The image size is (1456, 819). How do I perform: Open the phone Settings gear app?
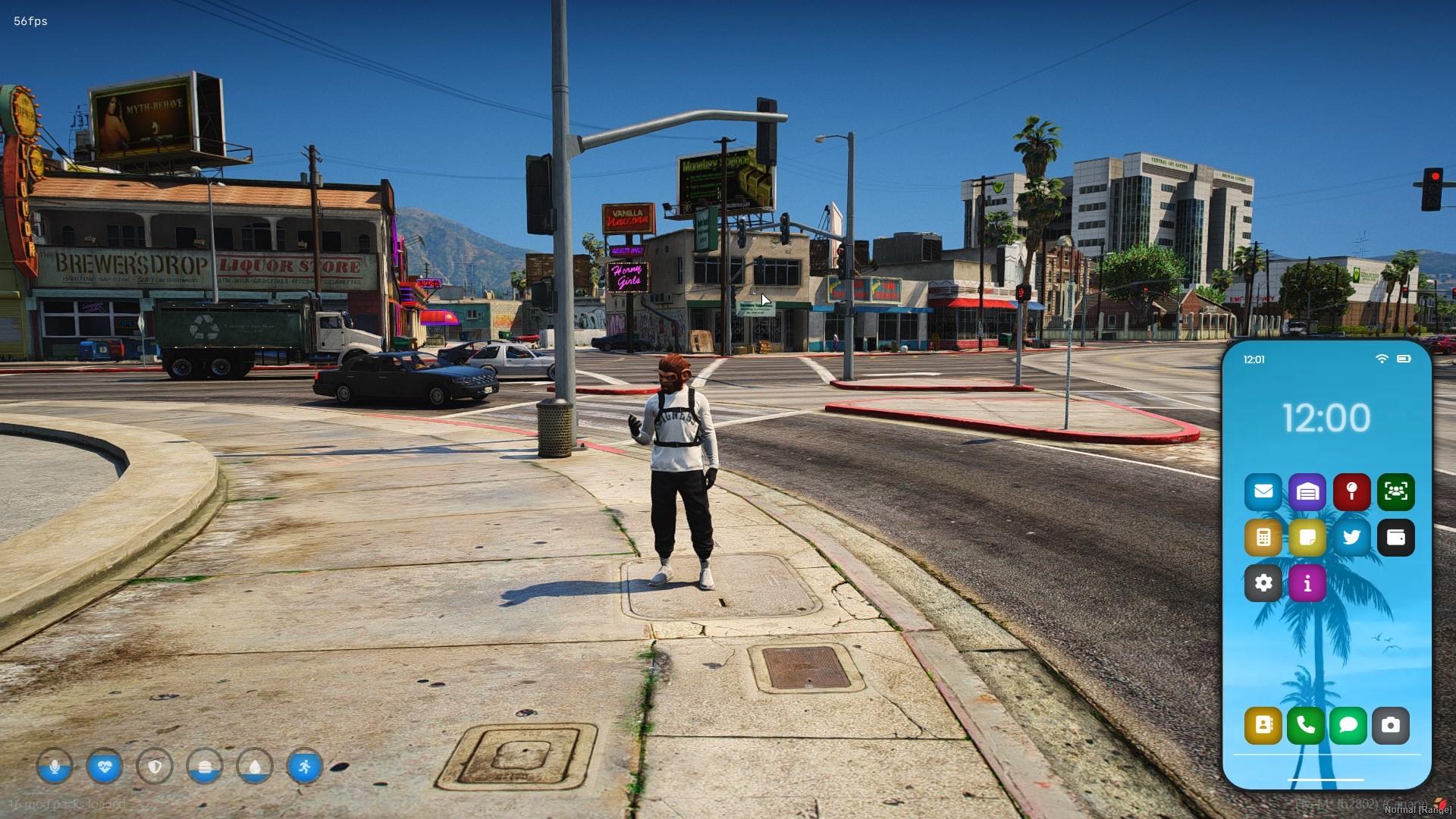[x=1263, y=583]
